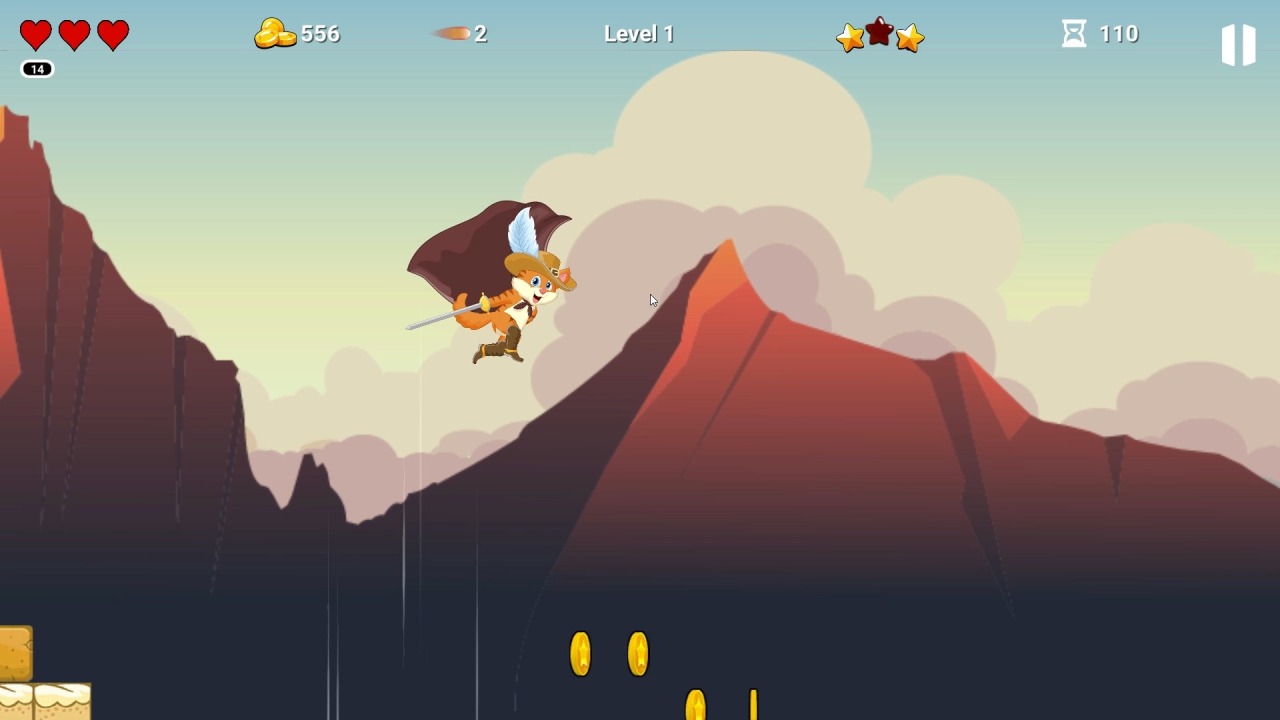The width and height of the screenshot is (1280, 720).
Task: Click the leftmost gold star
Action: point(849,38)
